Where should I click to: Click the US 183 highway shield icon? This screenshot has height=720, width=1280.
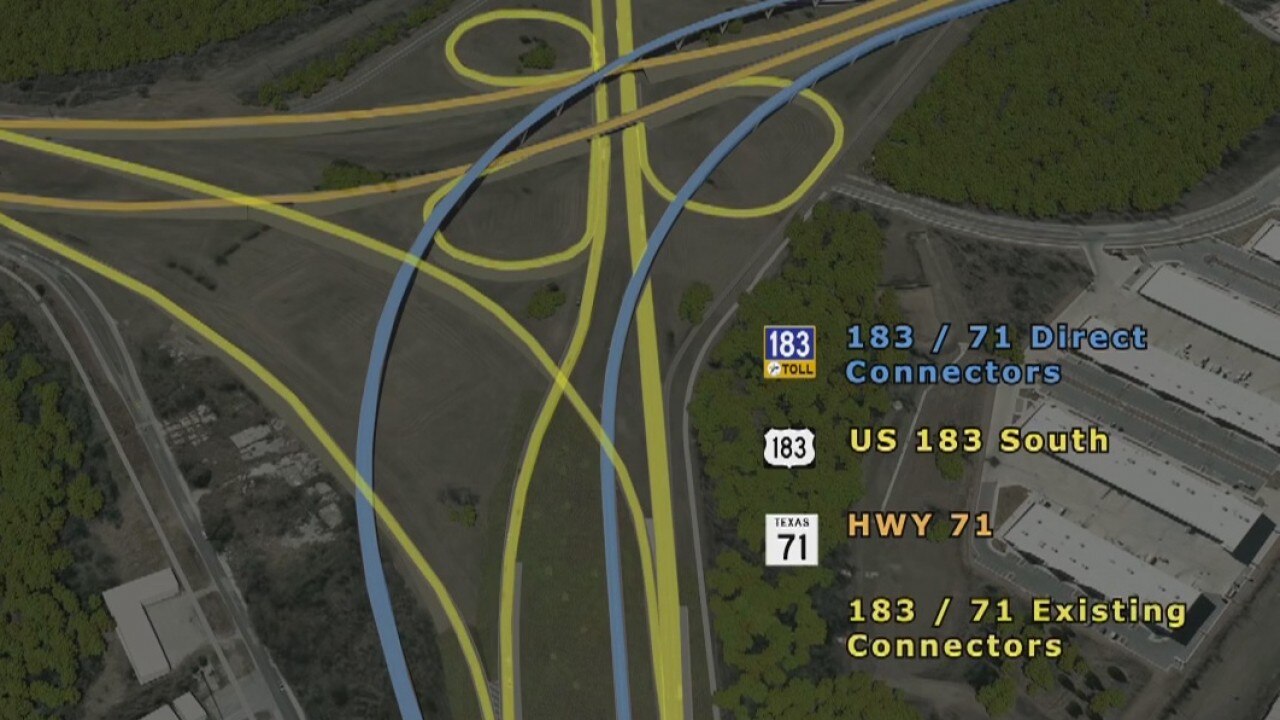(790, 448)
